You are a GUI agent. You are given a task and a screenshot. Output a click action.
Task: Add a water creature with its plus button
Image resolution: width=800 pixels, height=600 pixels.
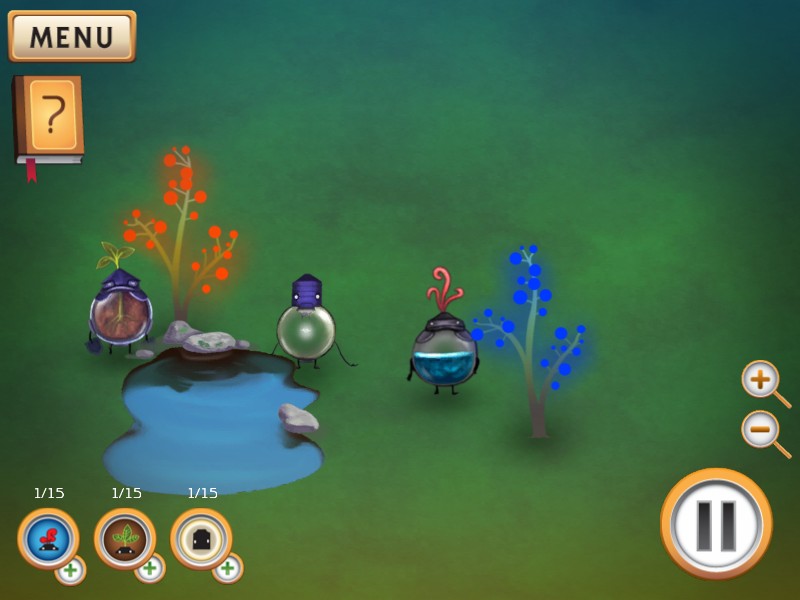[70, 570]
